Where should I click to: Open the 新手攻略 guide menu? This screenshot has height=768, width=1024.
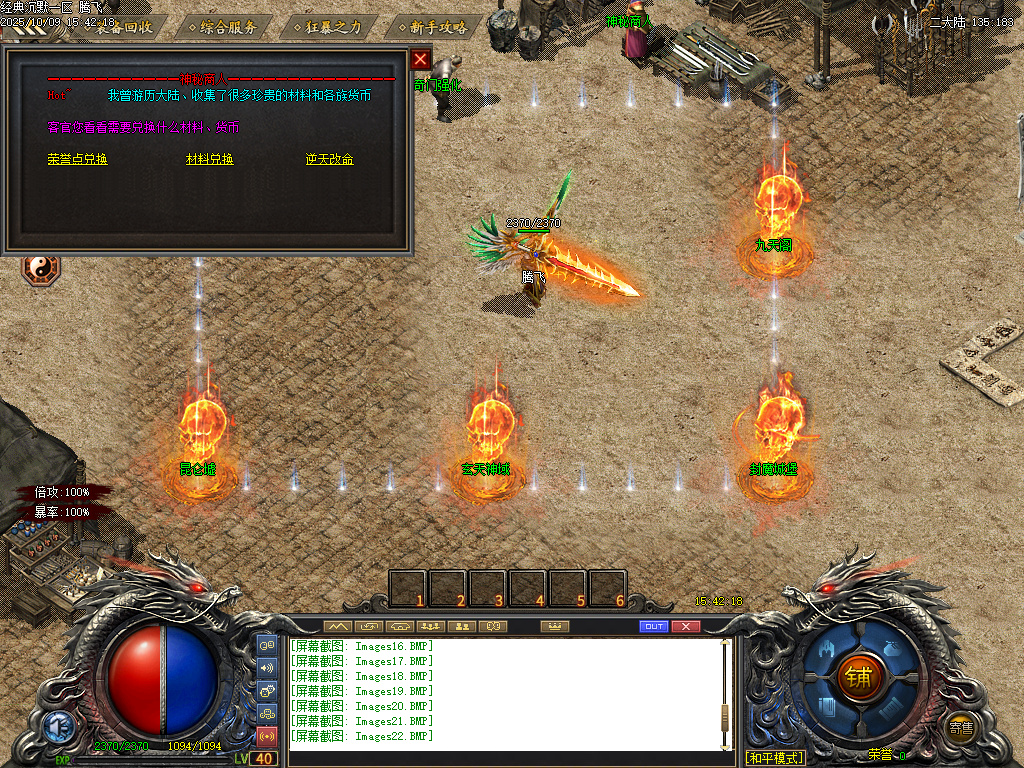[432, 27]
